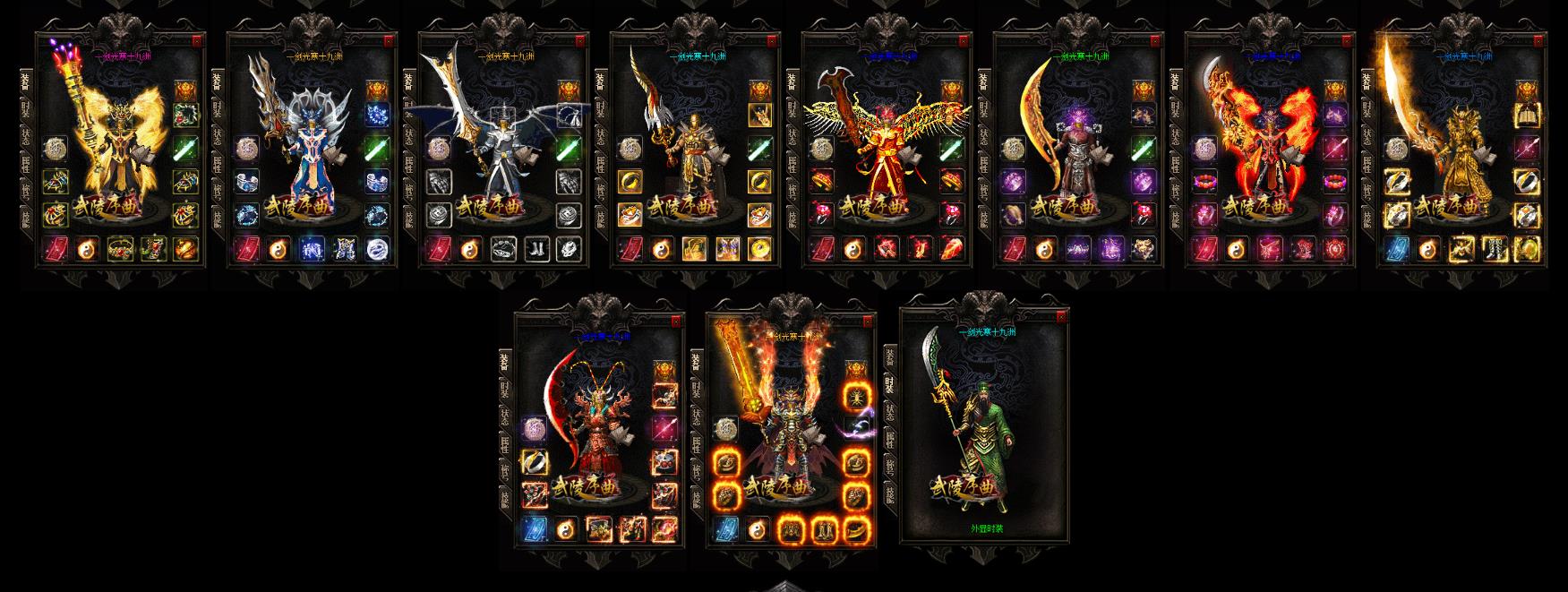Select the silver boots equipment slot
Image resolution: width=1568 pixels, height=592 pixels.
(x=536, y=248)
